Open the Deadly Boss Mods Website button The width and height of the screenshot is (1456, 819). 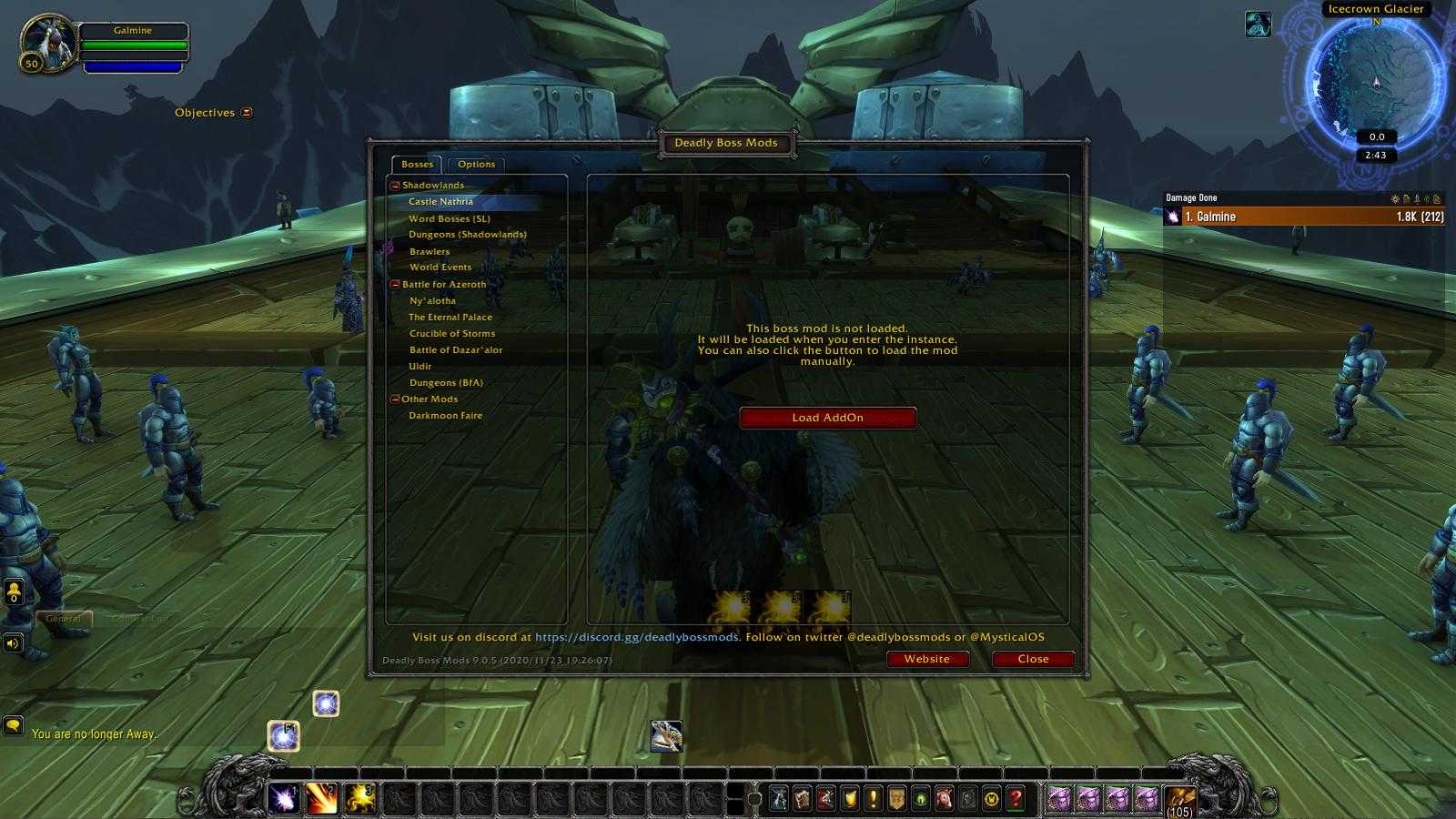(x=926, y=659)
